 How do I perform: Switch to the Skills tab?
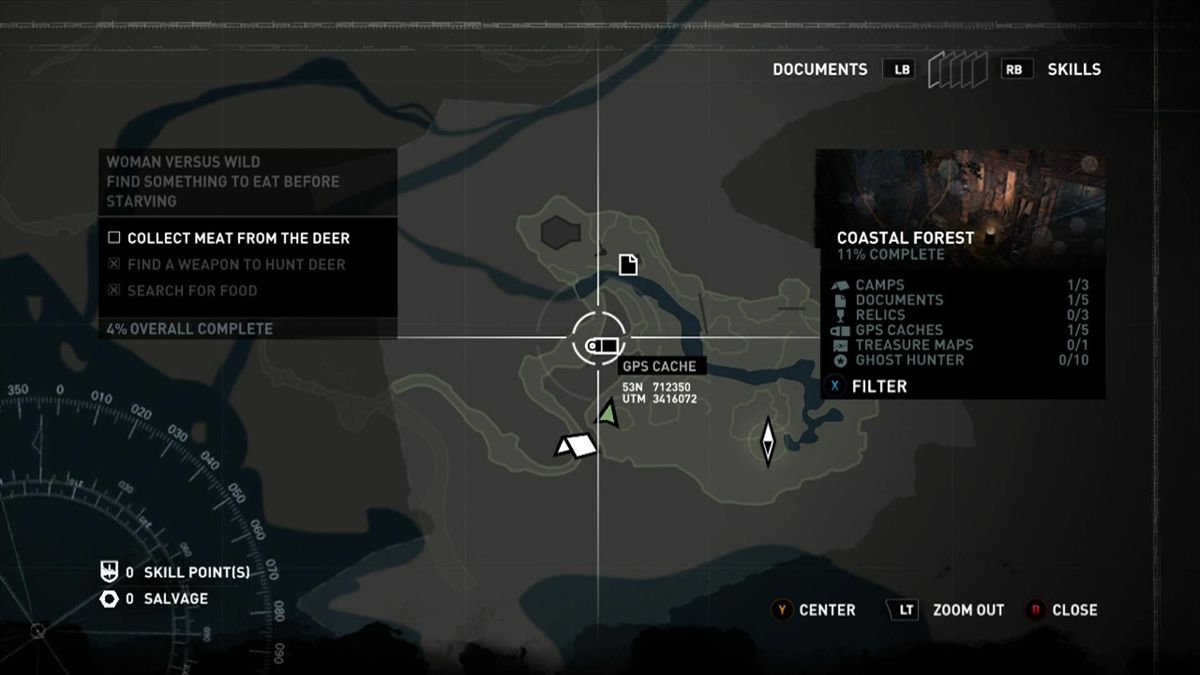pos(1073,70)
